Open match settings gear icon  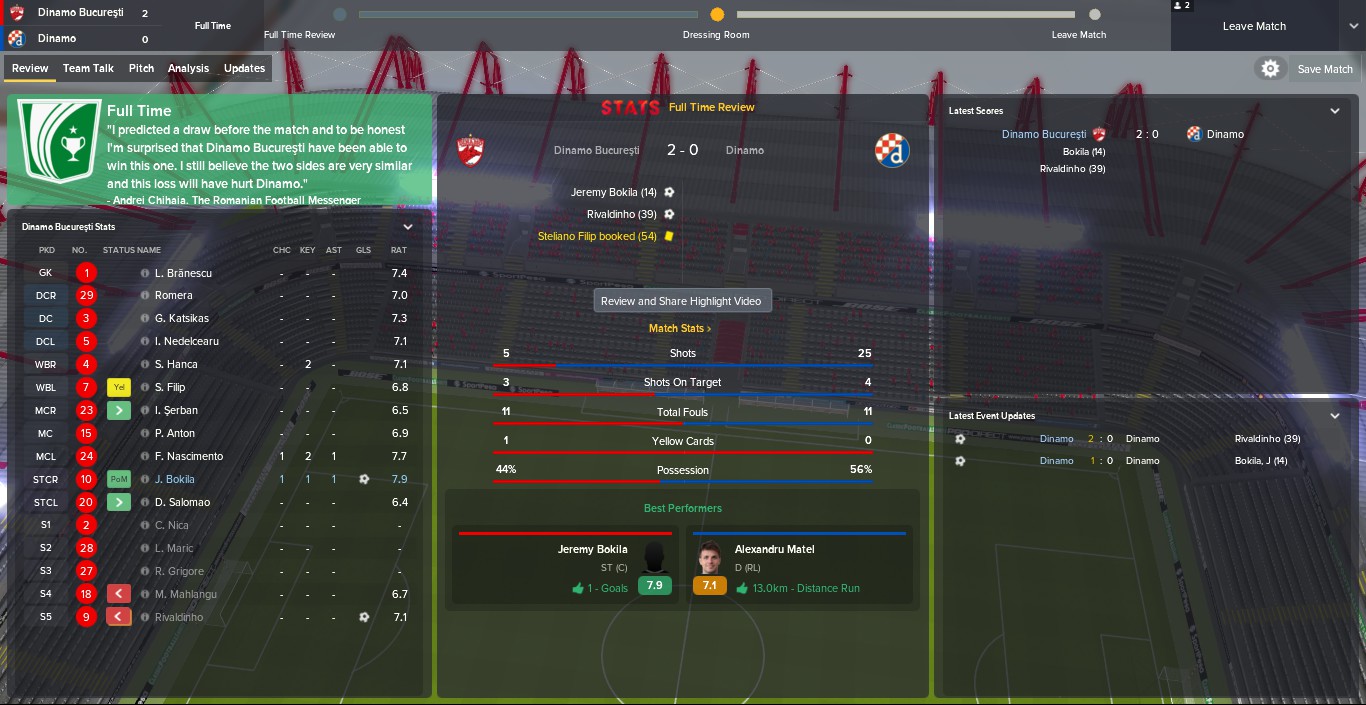click(1270, 68)
